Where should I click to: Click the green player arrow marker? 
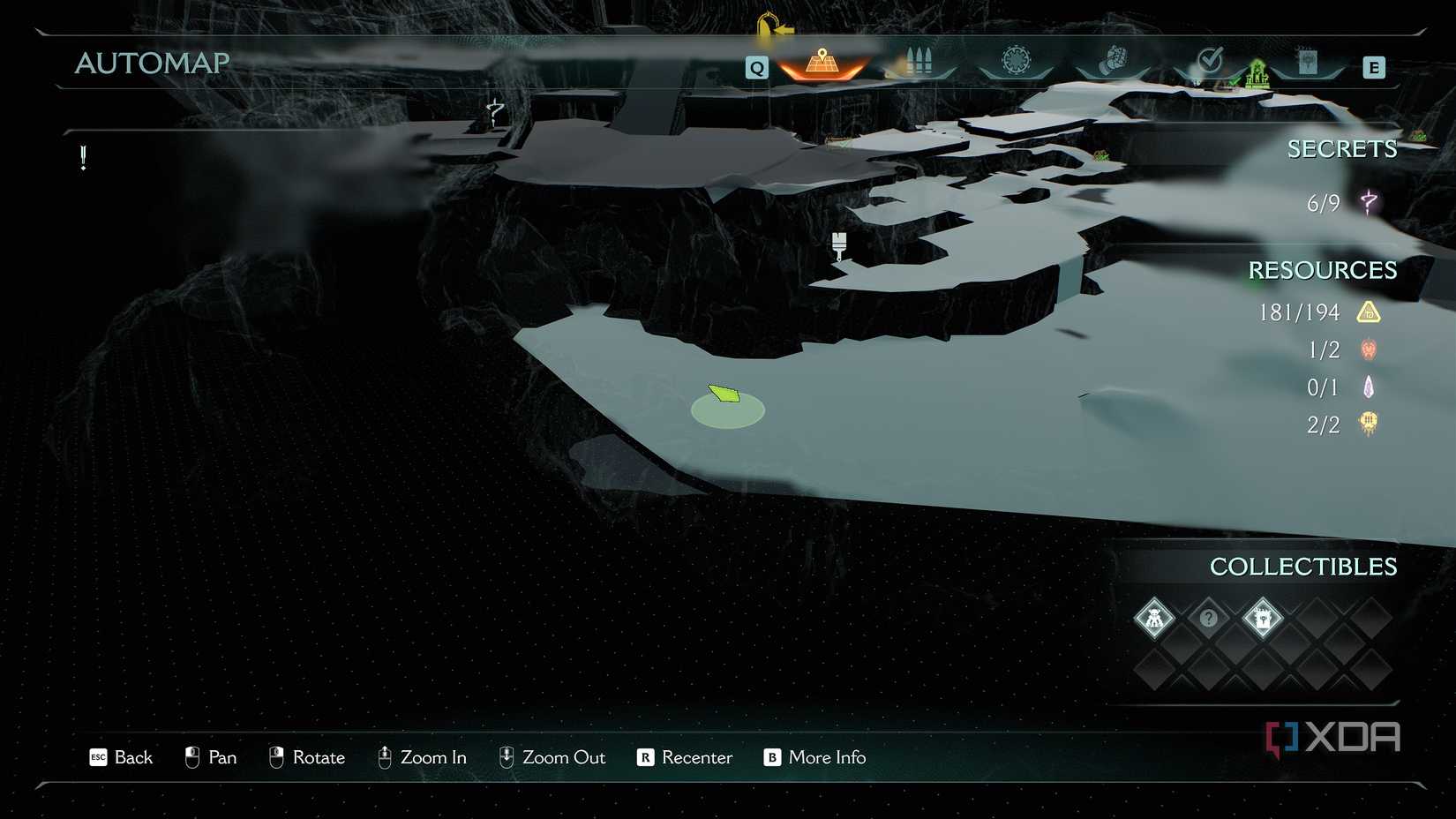point(724,394)
